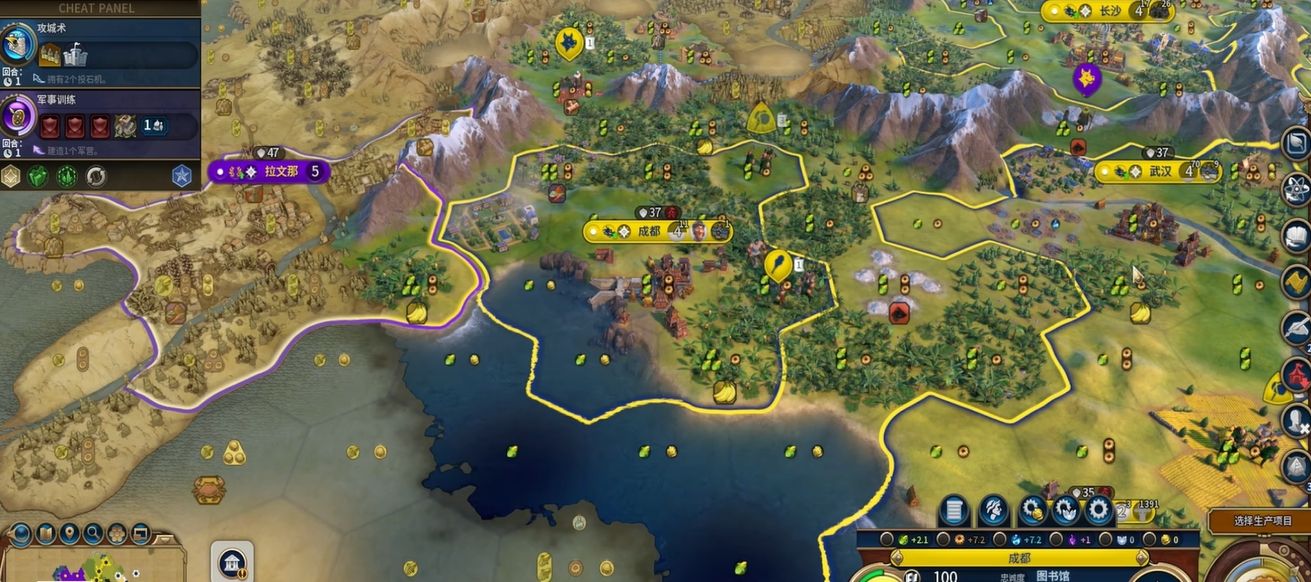Click the circular arrows refresh cheat icon

[x=96, y=176]
